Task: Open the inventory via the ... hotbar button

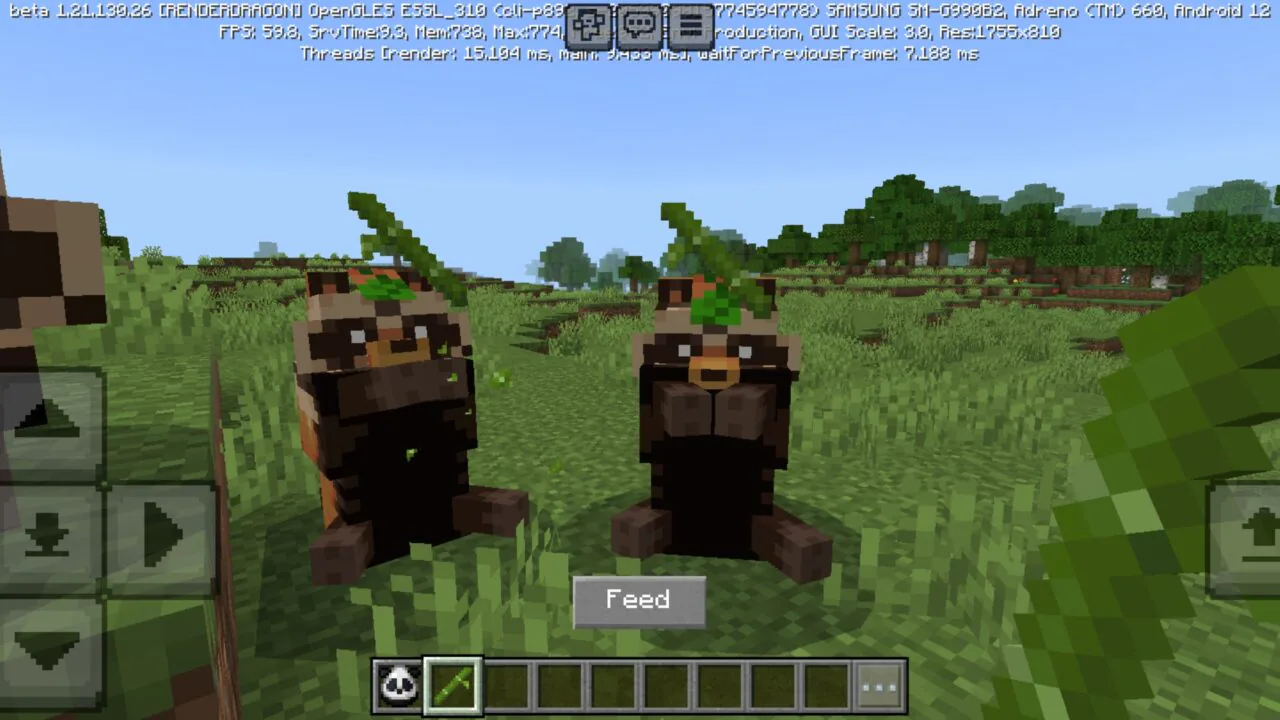Action: point(879,685)
